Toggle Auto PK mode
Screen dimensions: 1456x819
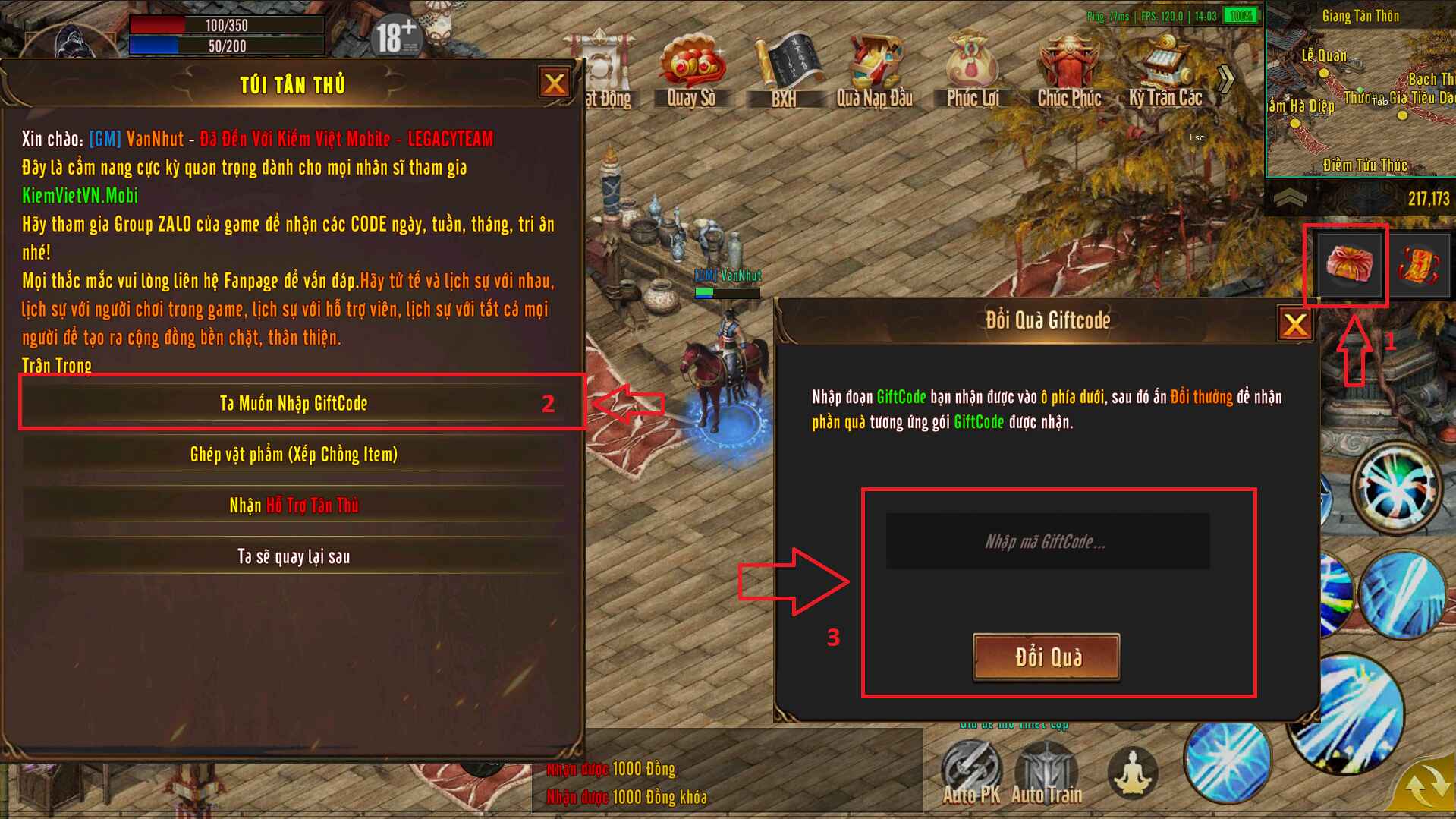[x=970, y=773]
